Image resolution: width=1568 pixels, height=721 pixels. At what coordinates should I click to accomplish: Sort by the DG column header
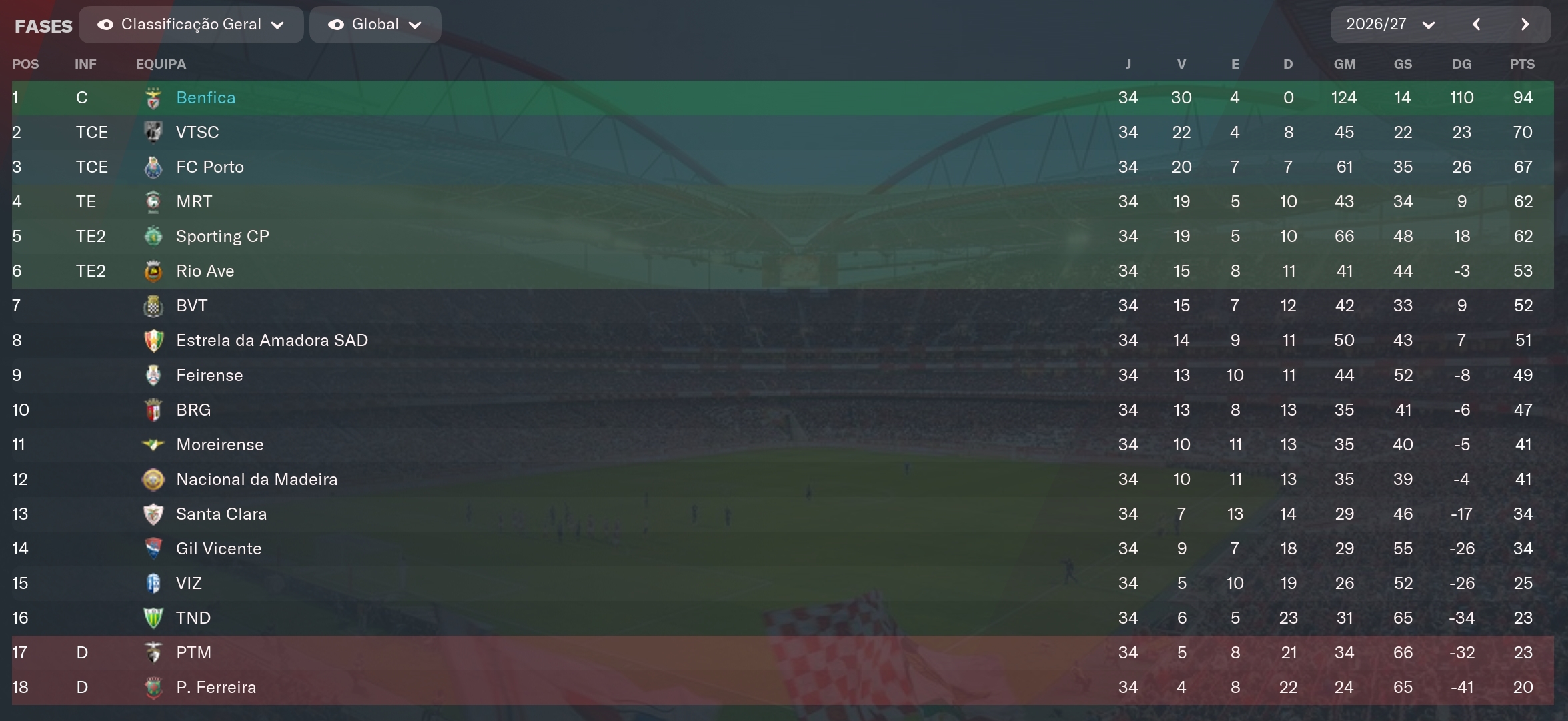click(1461, 64)
